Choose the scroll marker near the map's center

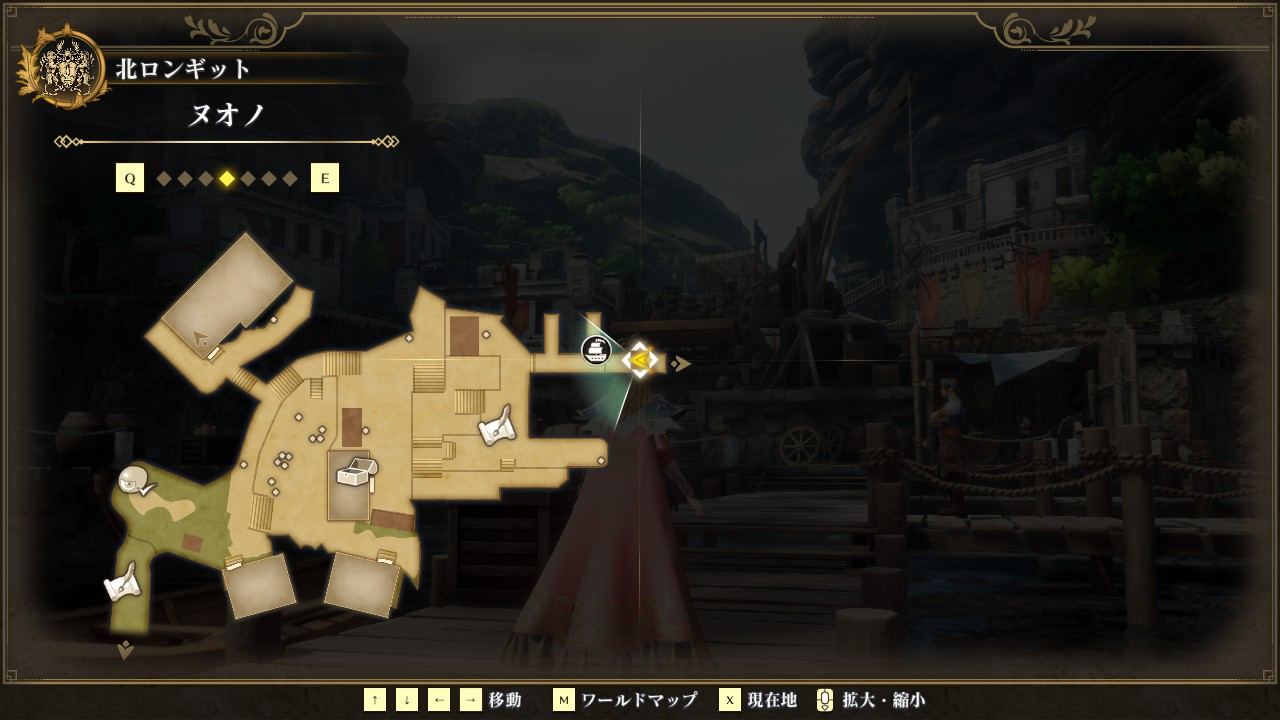[x=497, y=428]
